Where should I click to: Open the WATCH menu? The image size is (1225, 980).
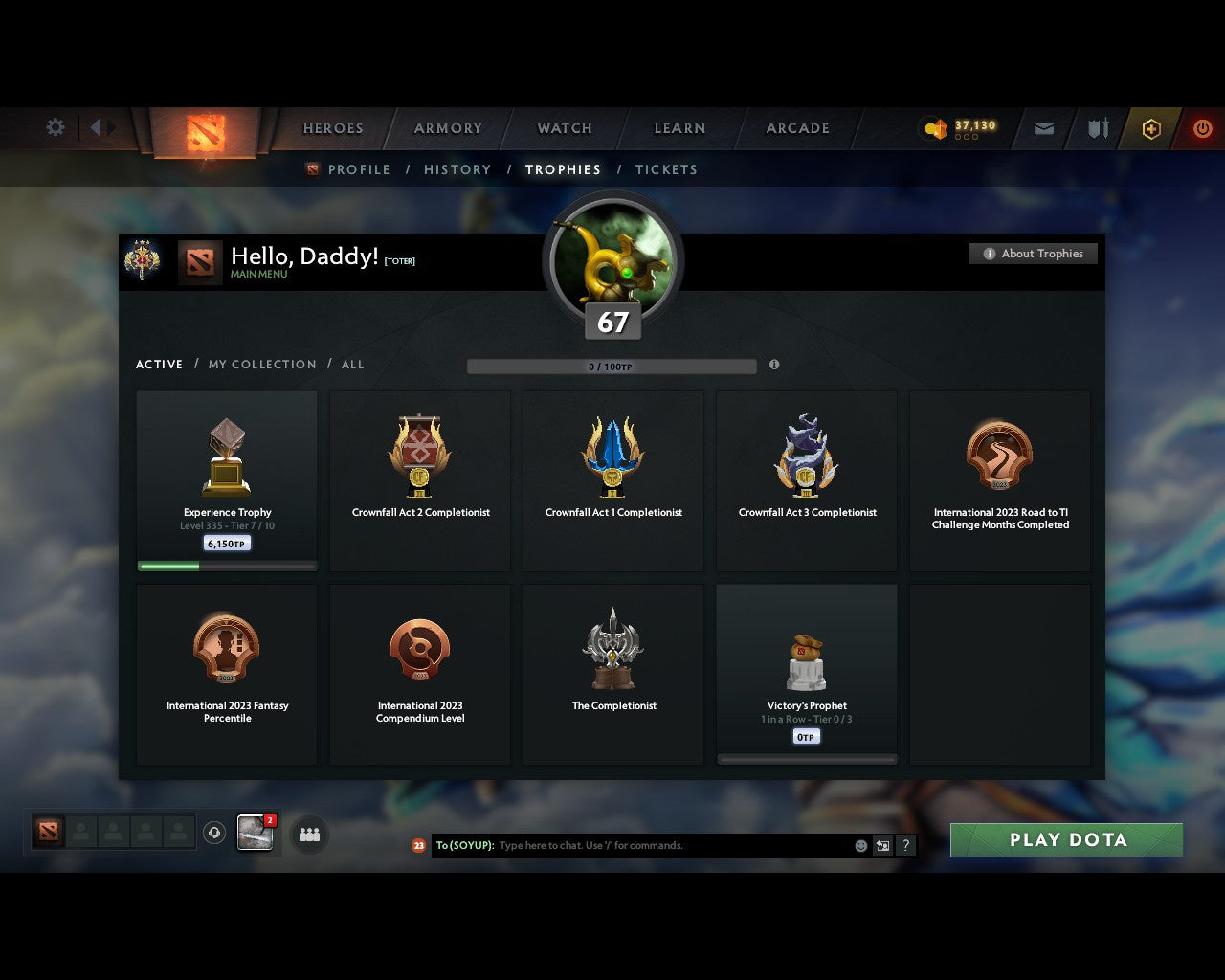click(564, 128)
